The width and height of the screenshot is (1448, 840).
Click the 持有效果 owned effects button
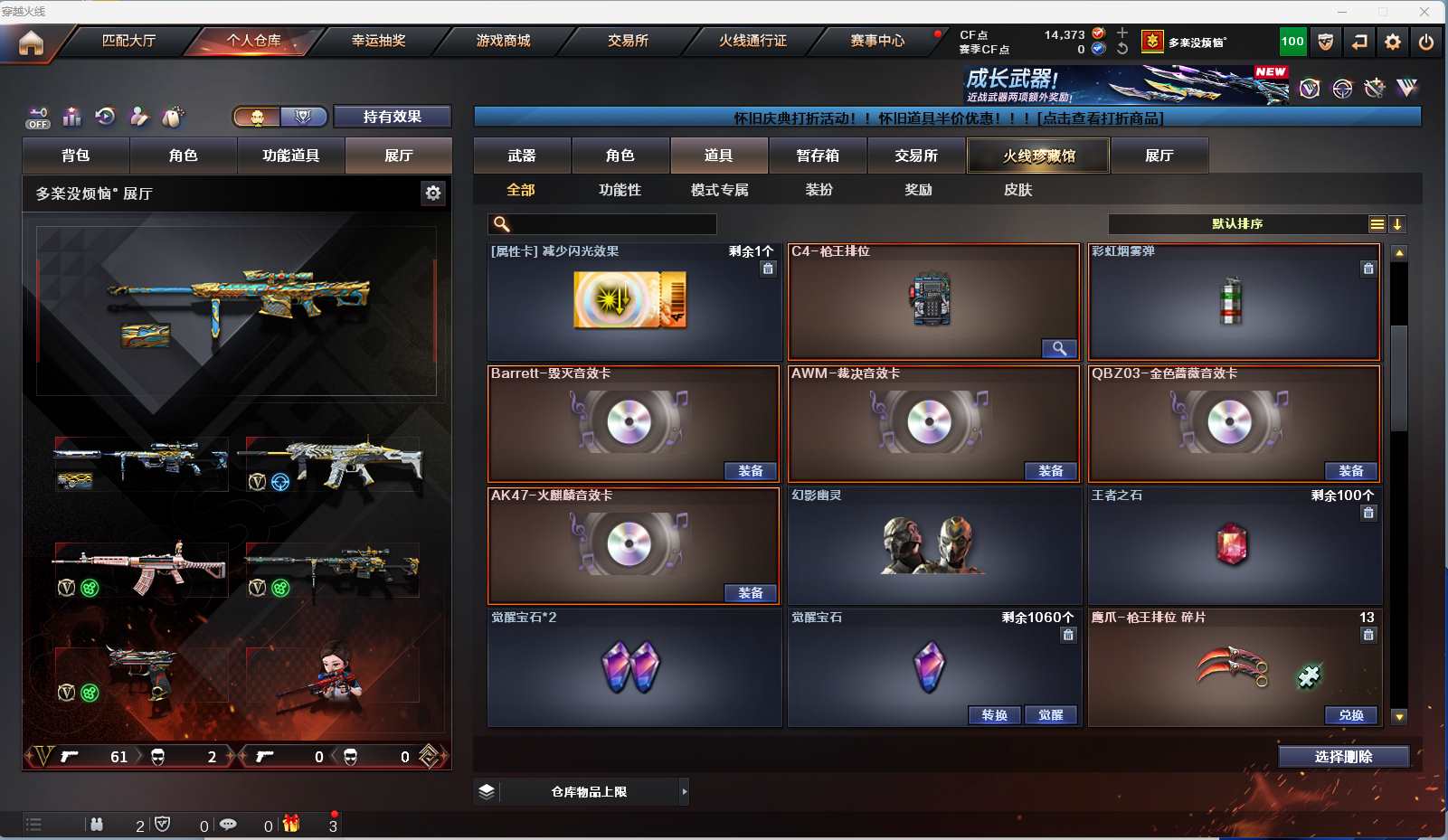click(x=393, y=117)
